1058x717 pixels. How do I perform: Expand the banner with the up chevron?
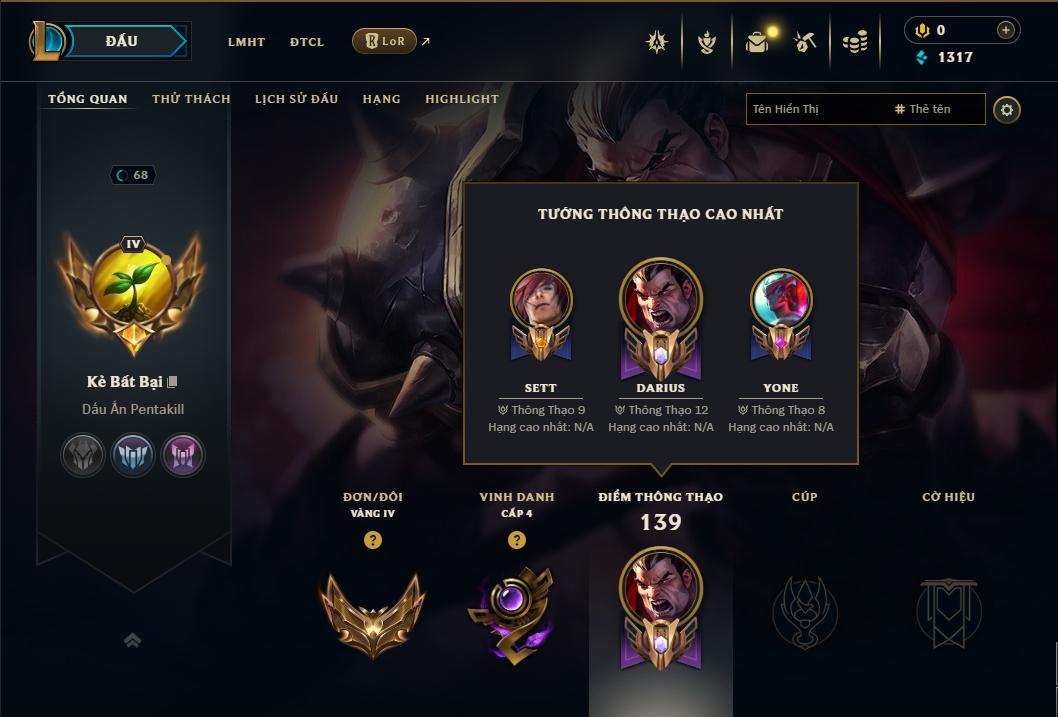132,640
